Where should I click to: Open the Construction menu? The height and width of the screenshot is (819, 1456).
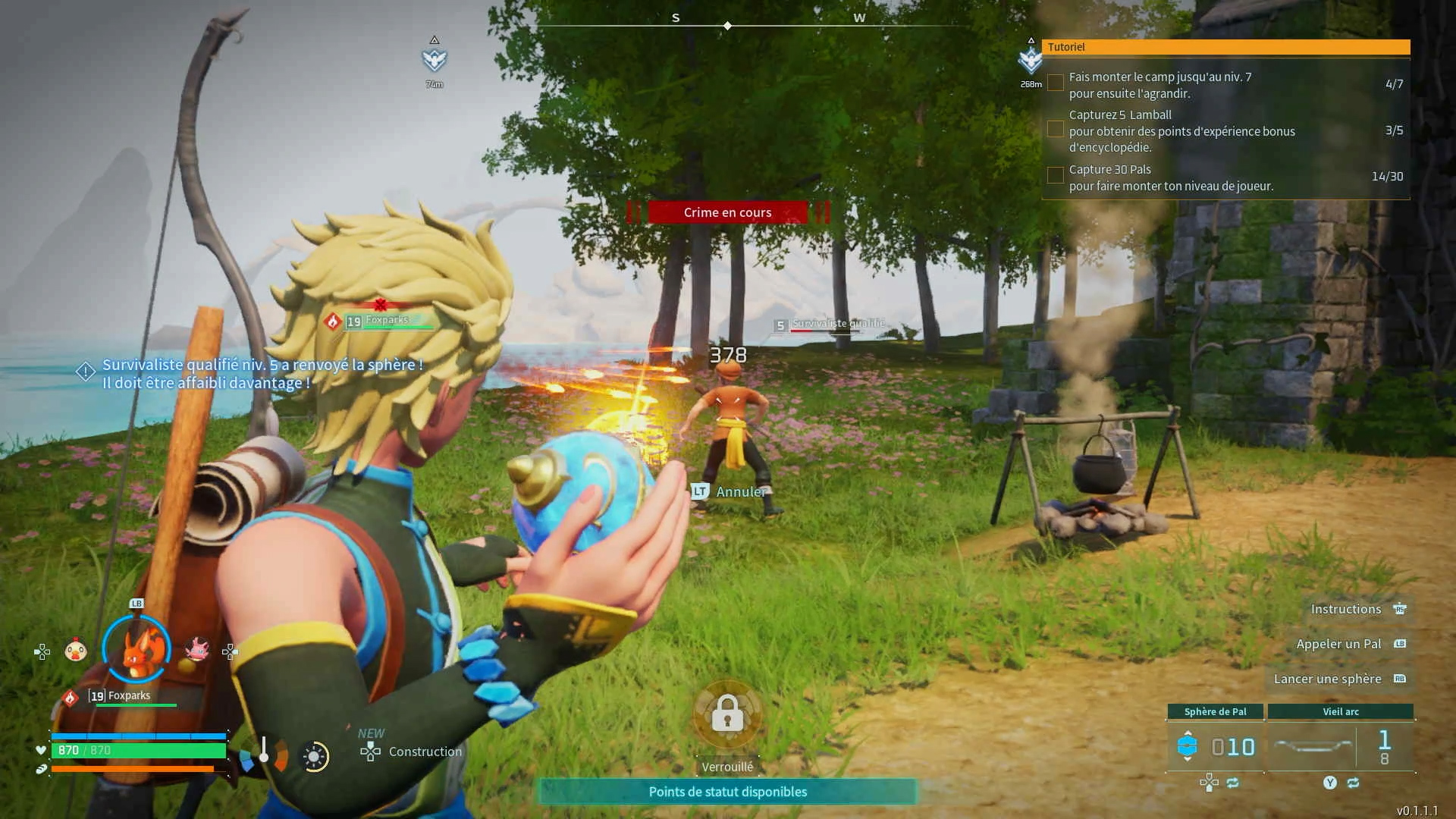point(412,752)
